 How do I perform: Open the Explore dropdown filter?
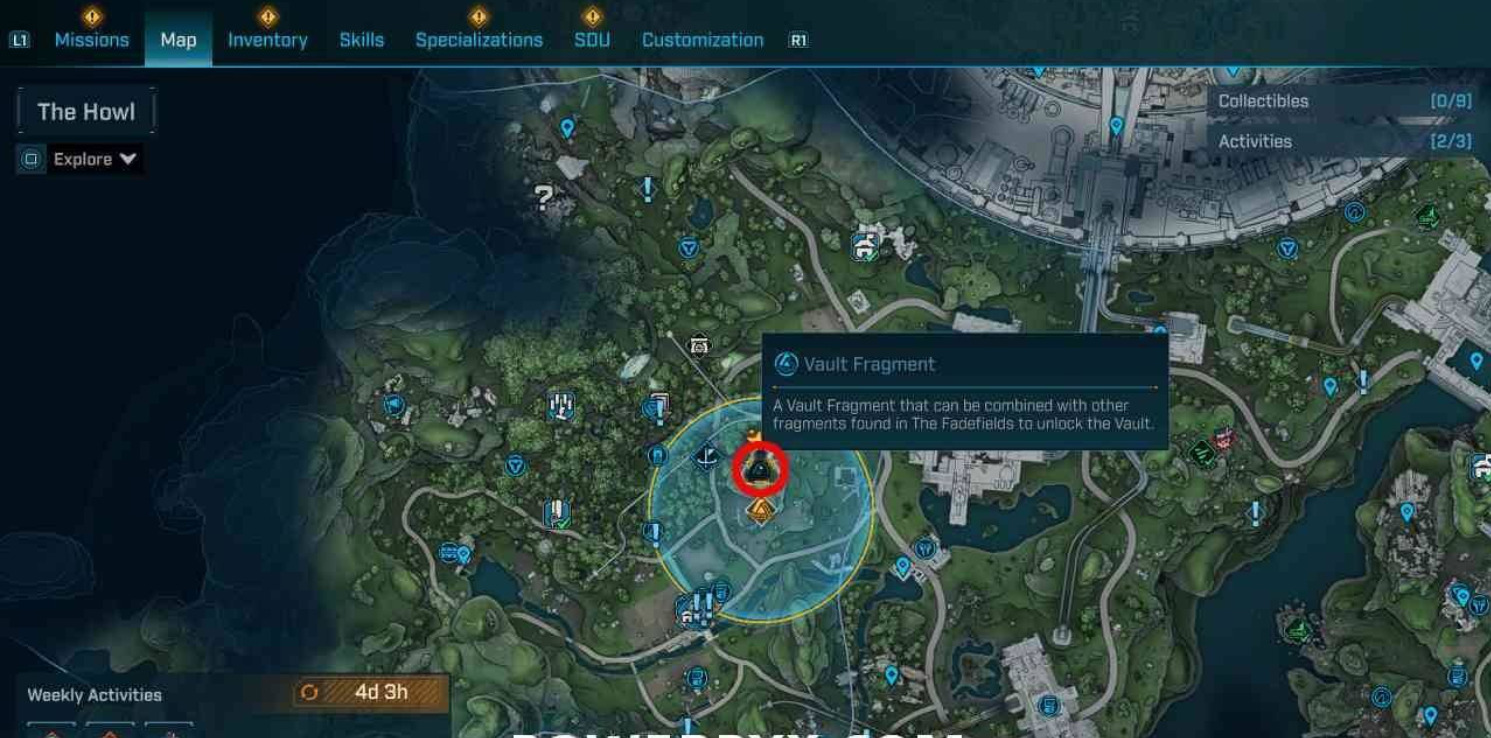click(94, 159)
